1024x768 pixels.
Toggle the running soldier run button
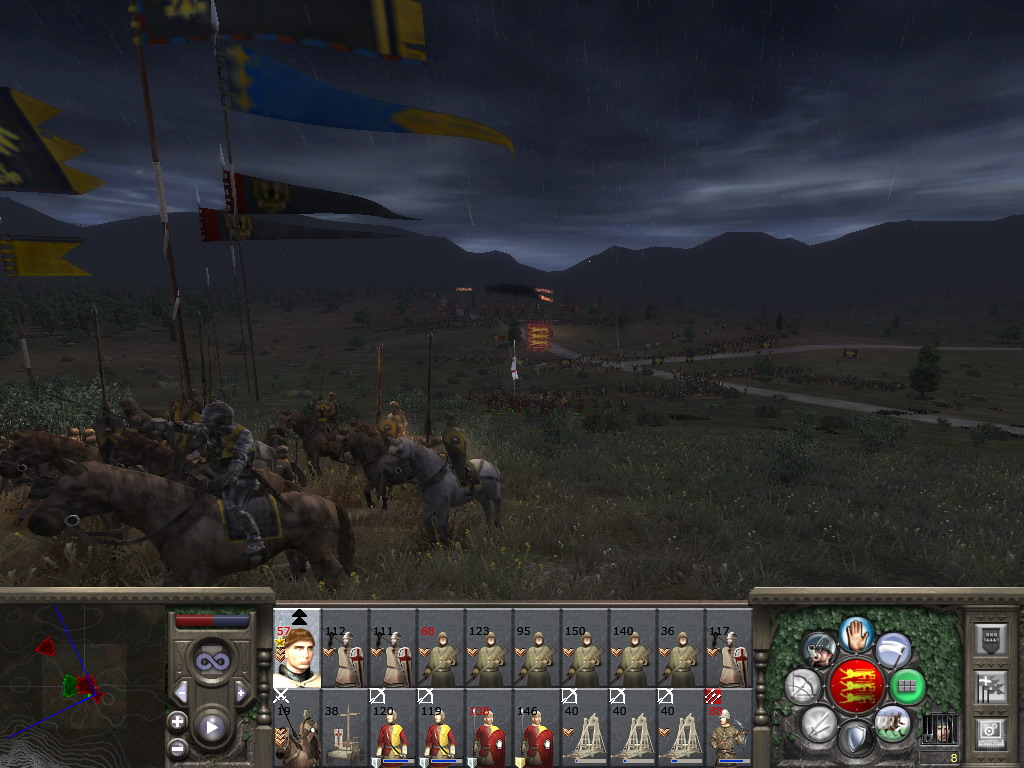coord(891,722)
